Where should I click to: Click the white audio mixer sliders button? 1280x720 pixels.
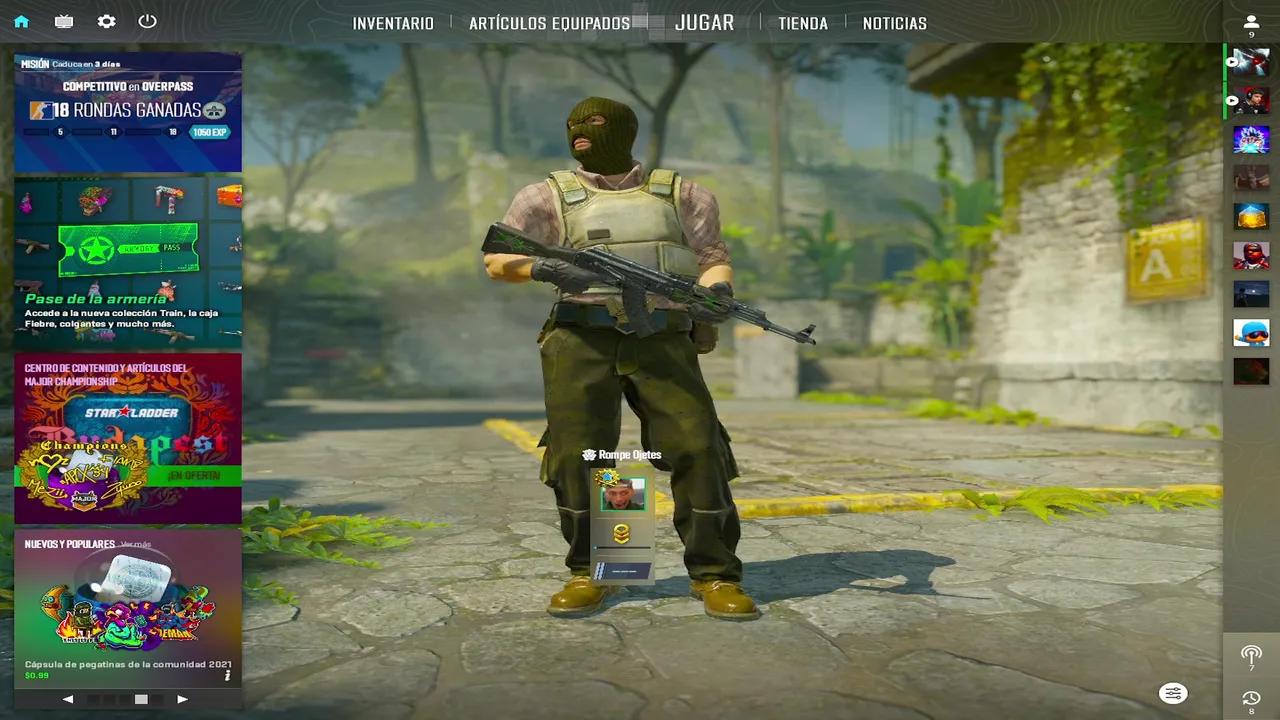[x=1172, y=693]
